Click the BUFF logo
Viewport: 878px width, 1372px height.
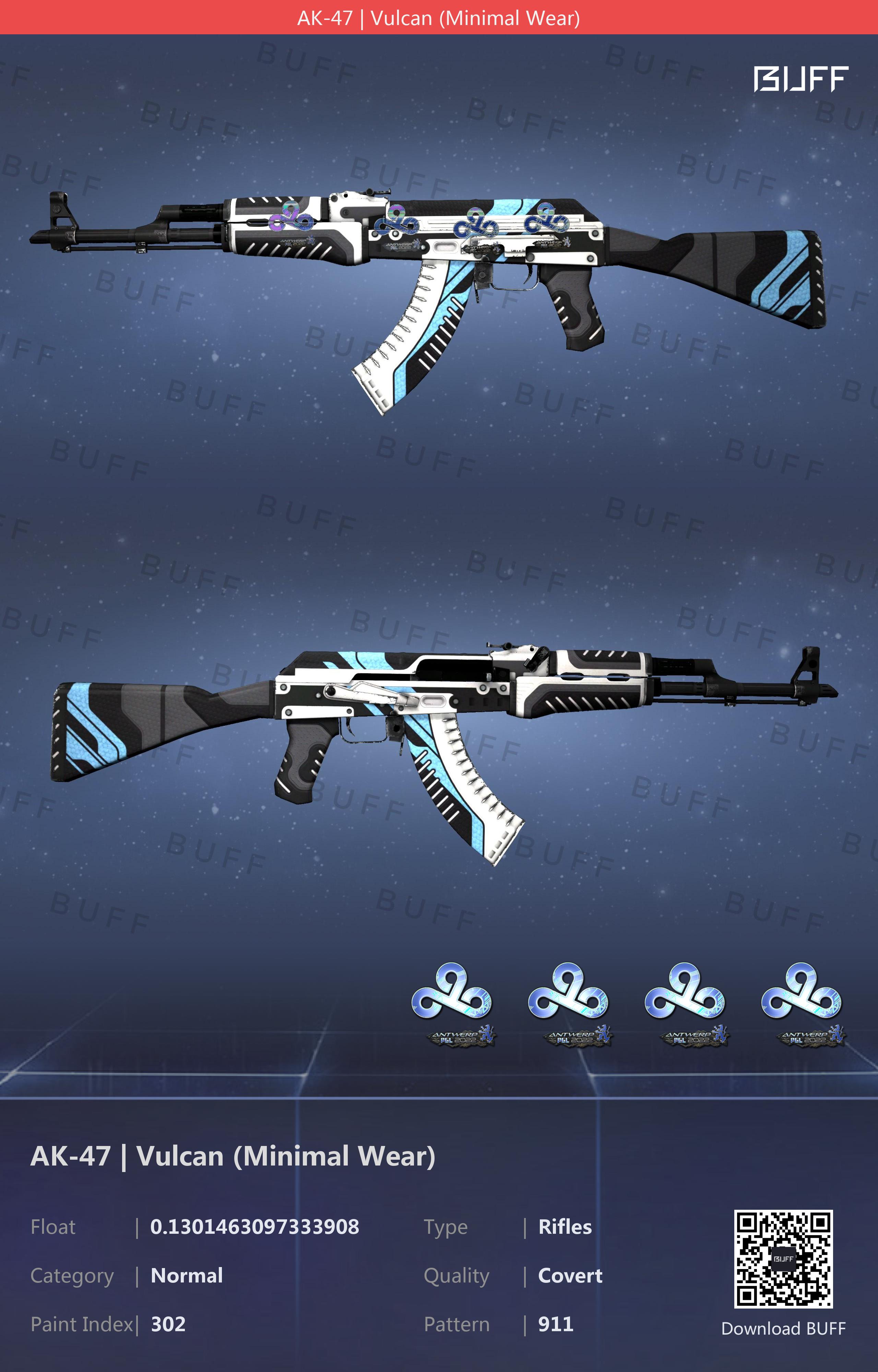[x=800, y=79]
